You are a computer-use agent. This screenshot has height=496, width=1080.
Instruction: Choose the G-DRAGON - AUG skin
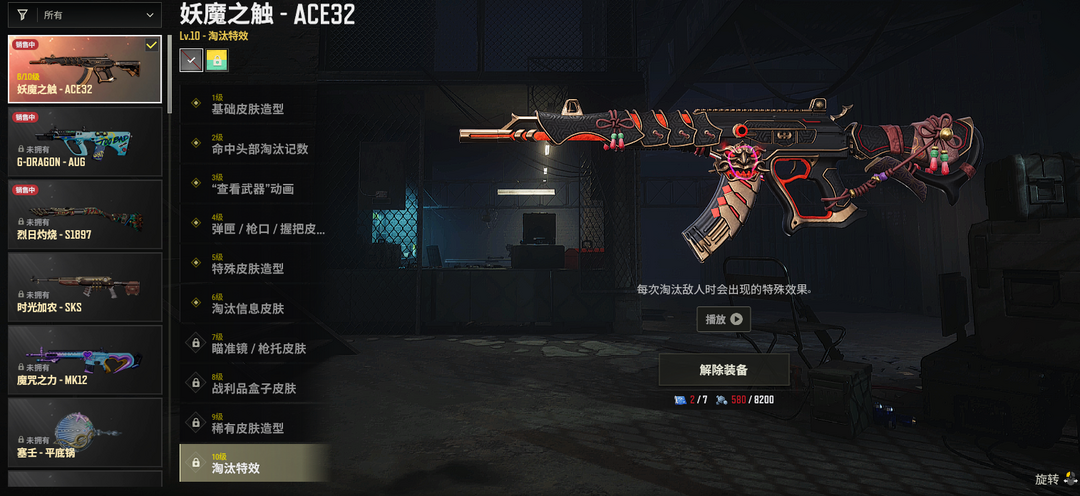(85, 141)
